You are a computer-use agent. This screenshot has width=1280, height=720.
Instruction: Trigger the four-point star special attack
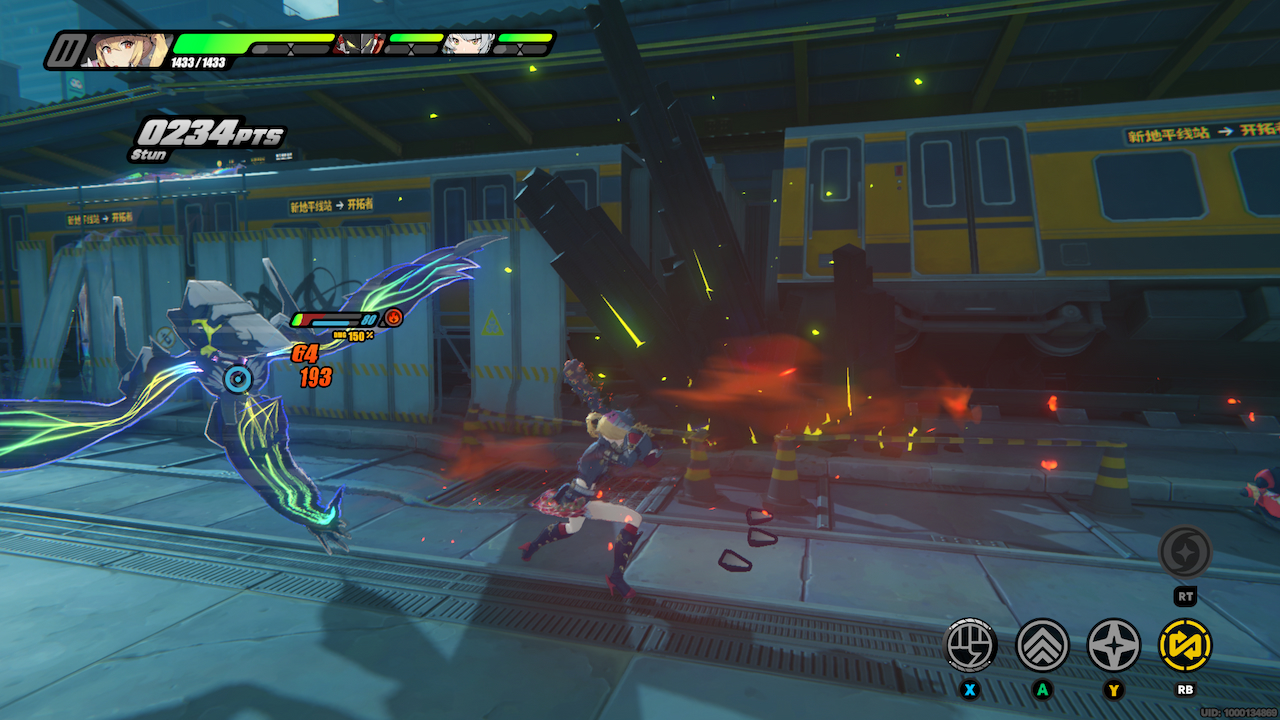1113,645
